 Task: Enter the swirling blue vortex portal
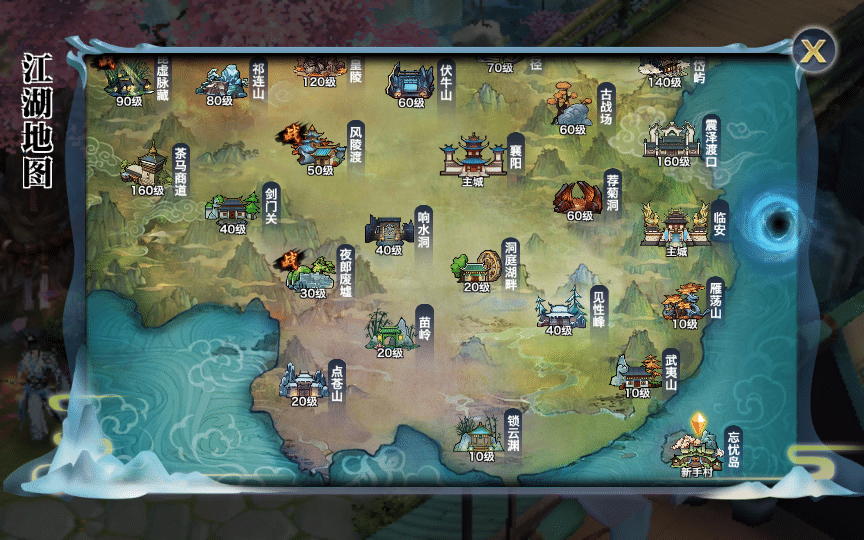[777, 219]
